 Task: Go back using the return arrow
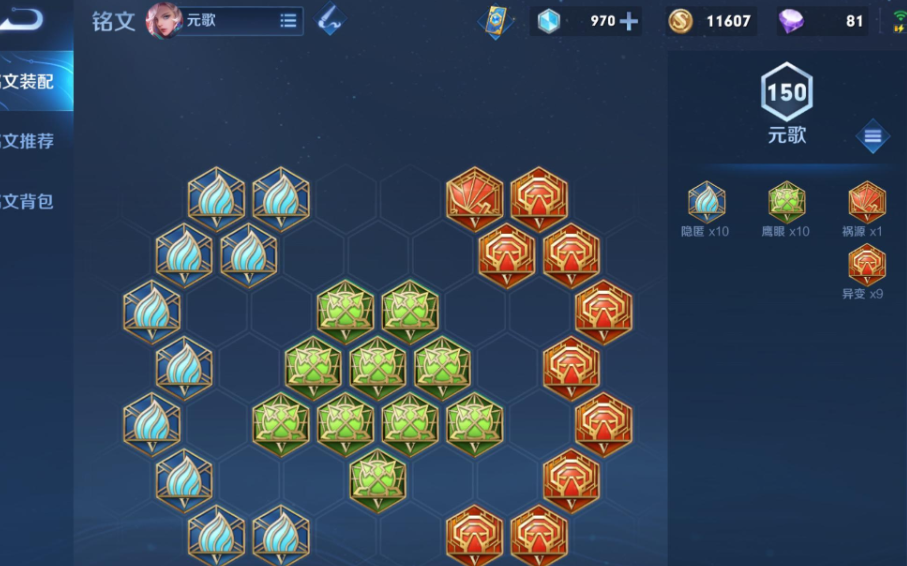pyautogui.click(x=23, y=20)
